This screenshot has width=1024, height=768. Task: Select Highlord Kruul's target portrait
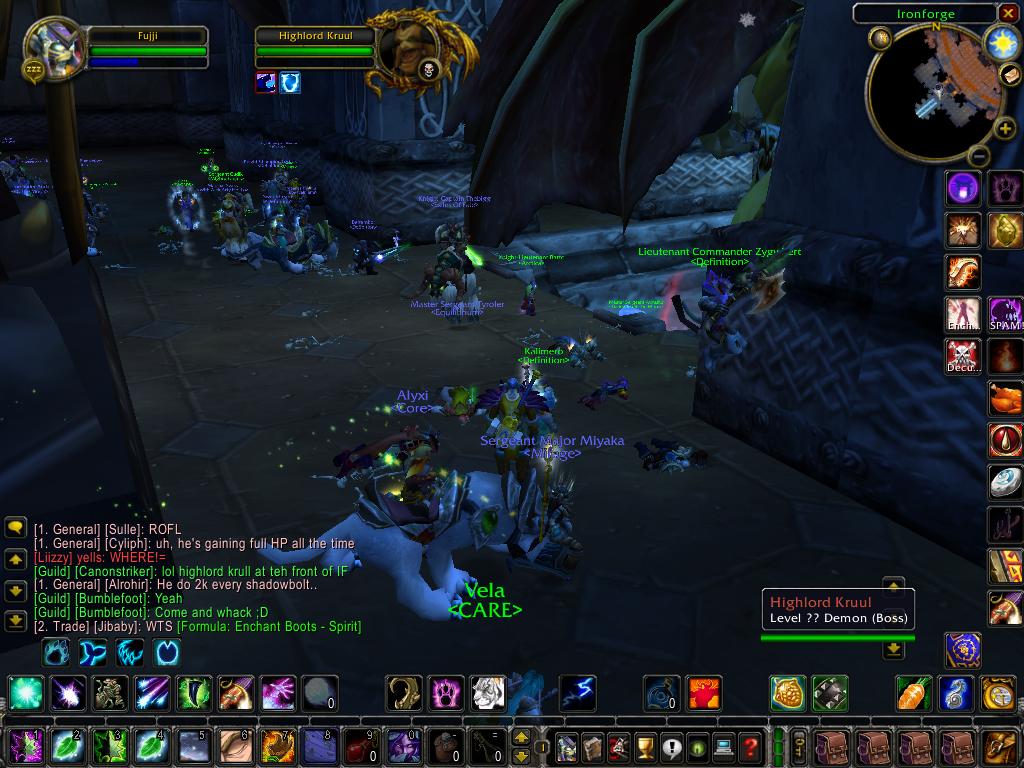point(408,44)
